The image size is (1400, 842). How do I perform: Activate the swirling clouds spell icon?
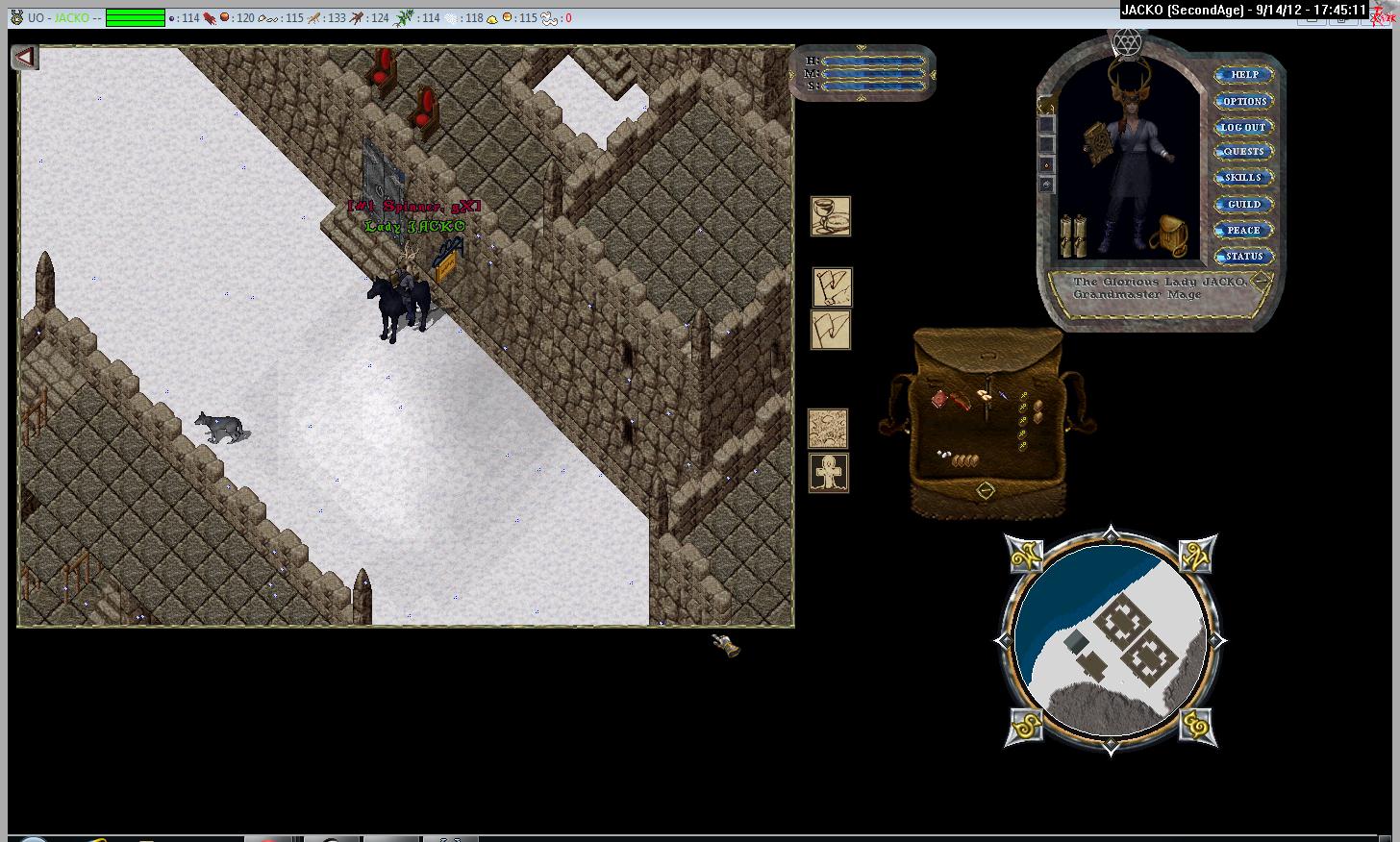tap(828, 428)
